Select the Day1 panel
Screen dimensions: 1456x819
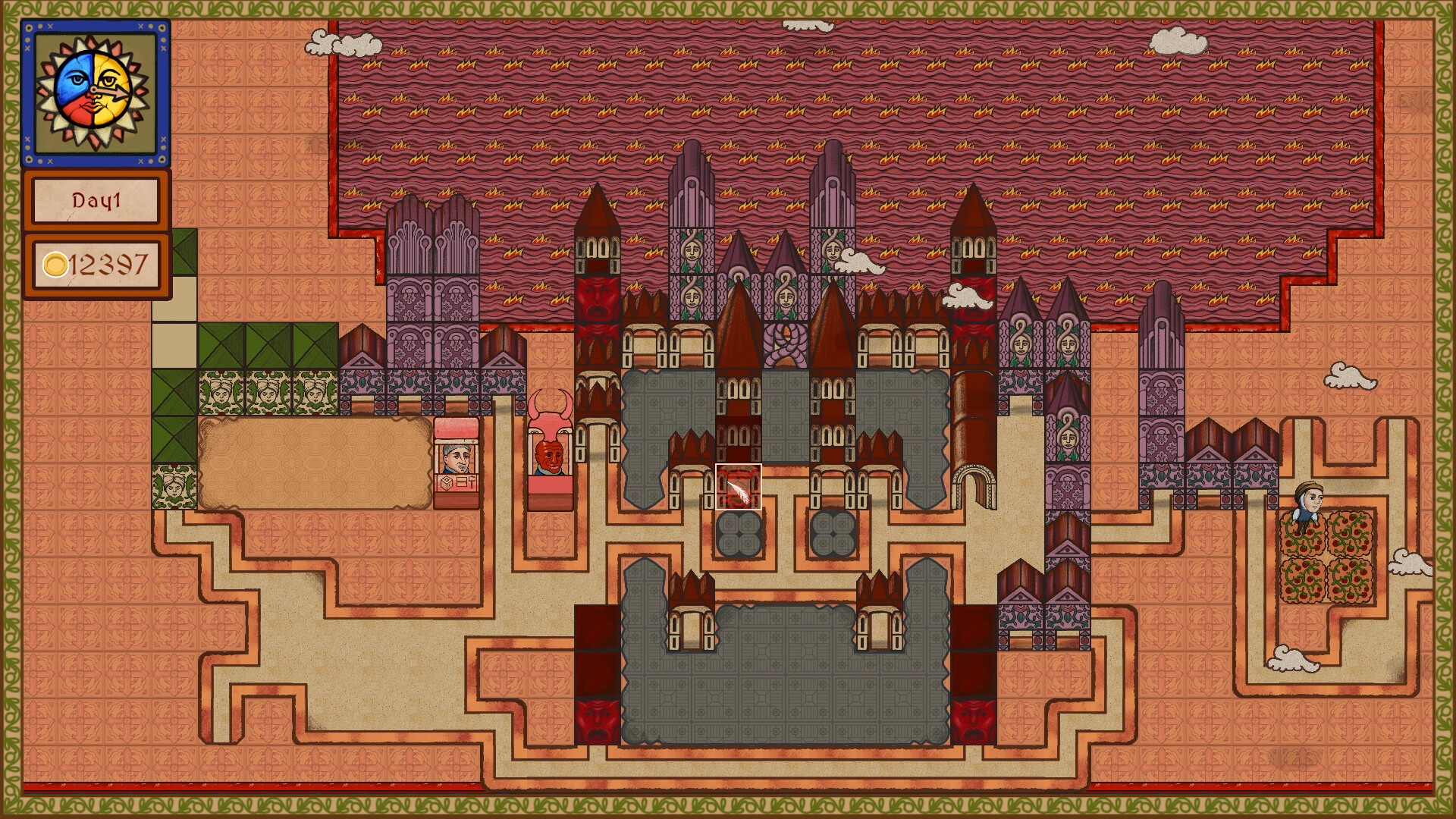pos(96,201)
